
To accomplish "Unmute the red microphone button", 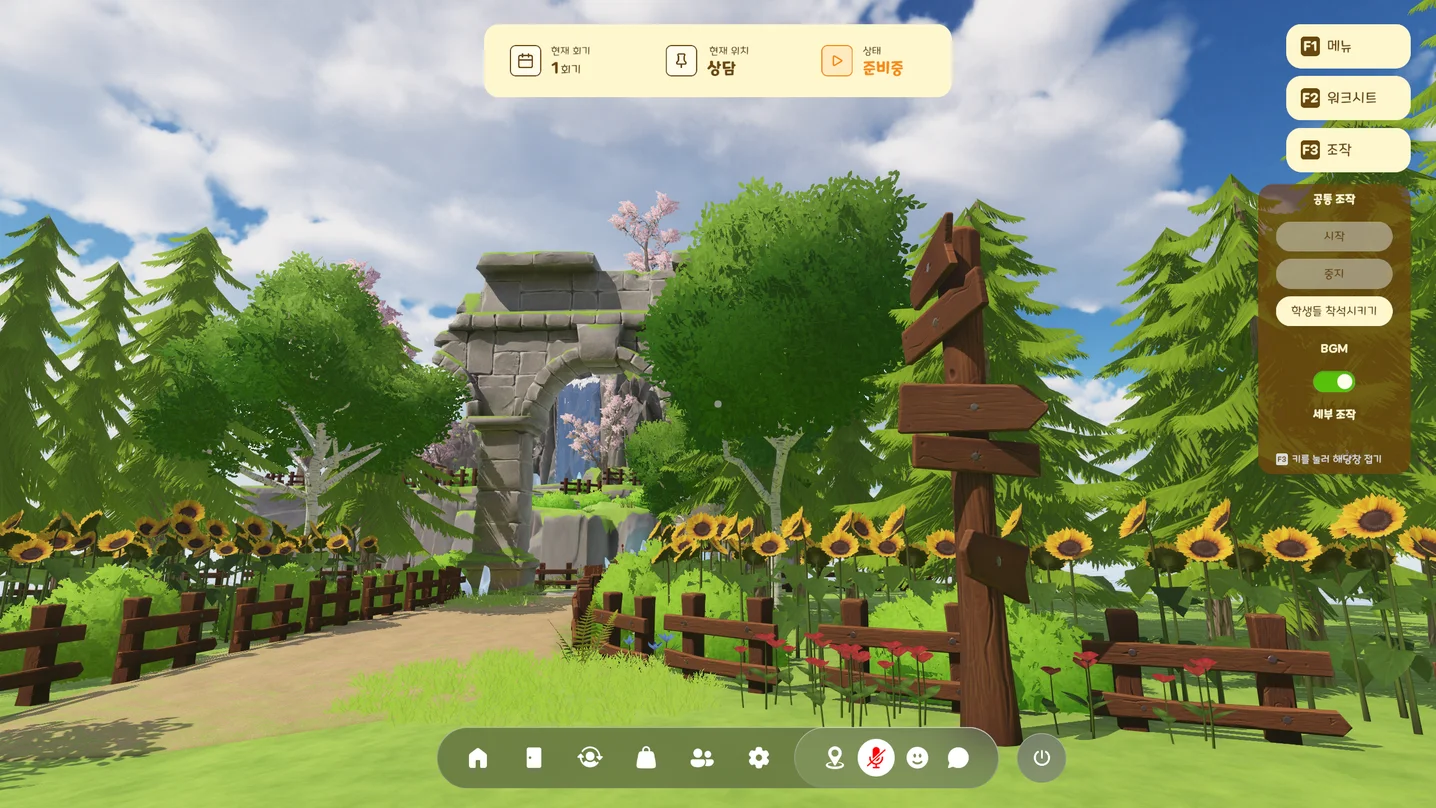I will pos(876,758).
